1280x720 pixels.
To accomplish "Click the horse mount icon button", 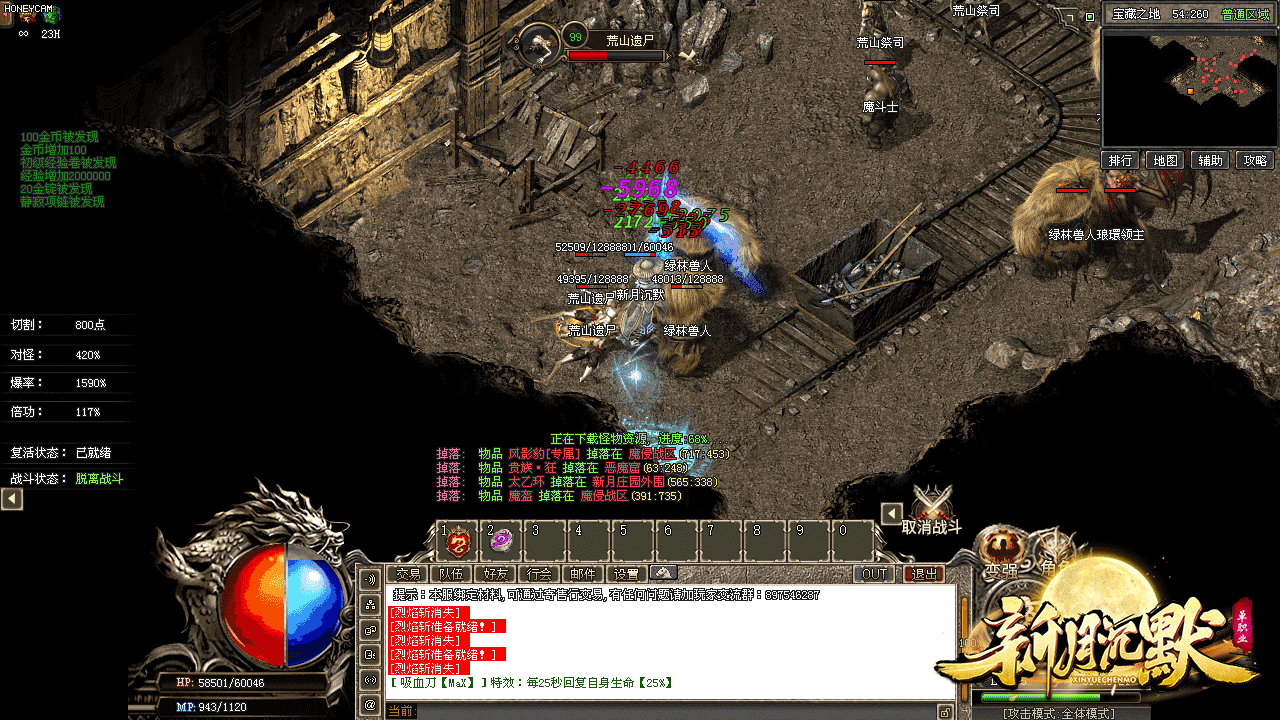I will [664, 573].
